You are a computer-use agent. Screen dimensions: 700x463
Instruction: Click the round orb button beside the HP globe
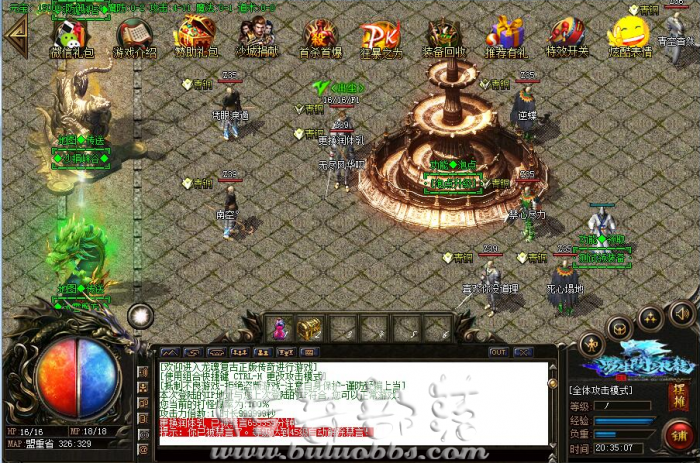coord(141,314)
